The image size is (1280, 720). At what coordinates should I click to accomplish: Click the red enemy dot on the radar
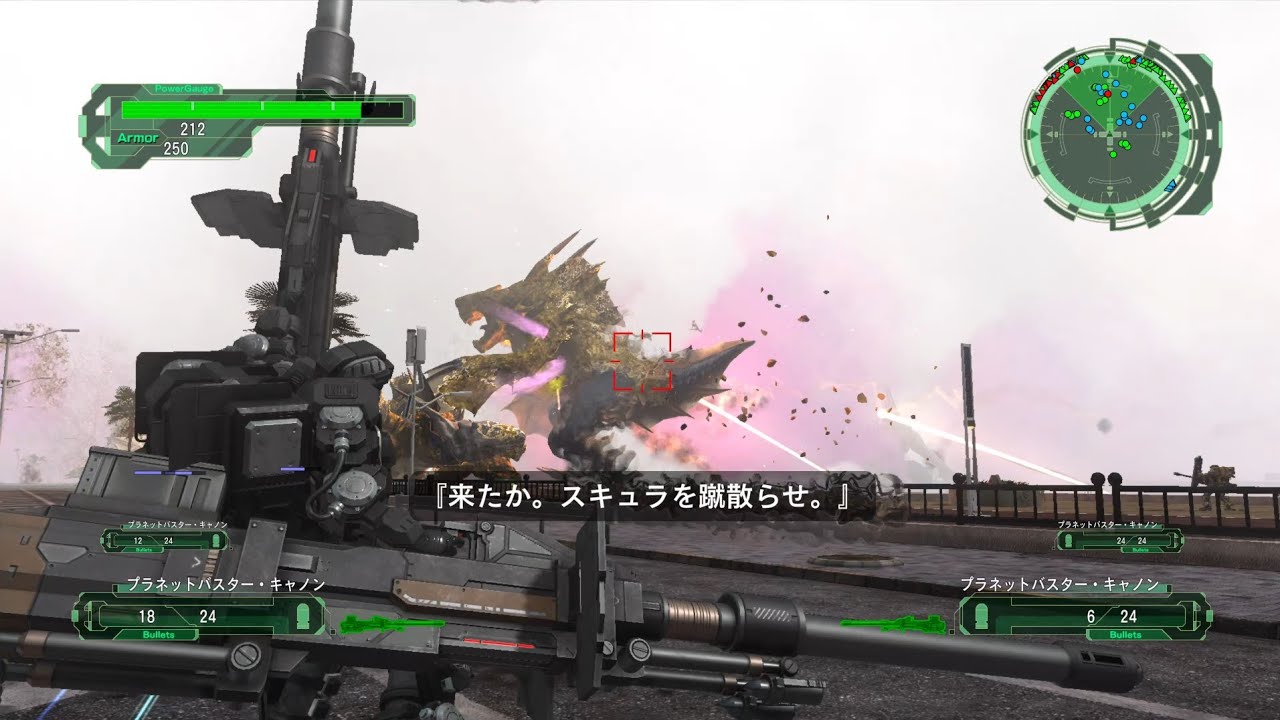[1108, 95]
